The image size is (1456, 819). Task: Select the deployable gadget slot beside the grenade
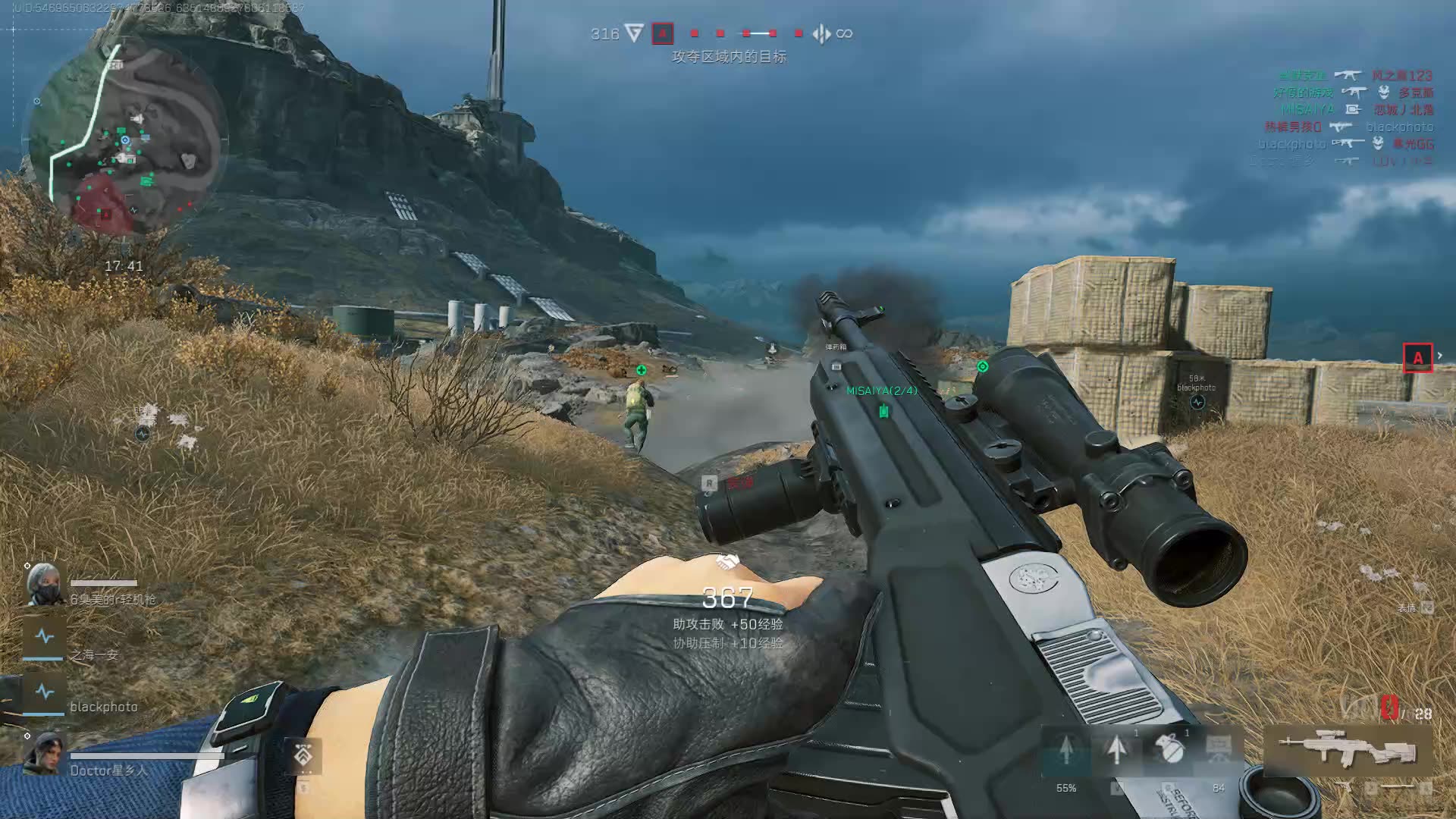[x=1219, y=749]
